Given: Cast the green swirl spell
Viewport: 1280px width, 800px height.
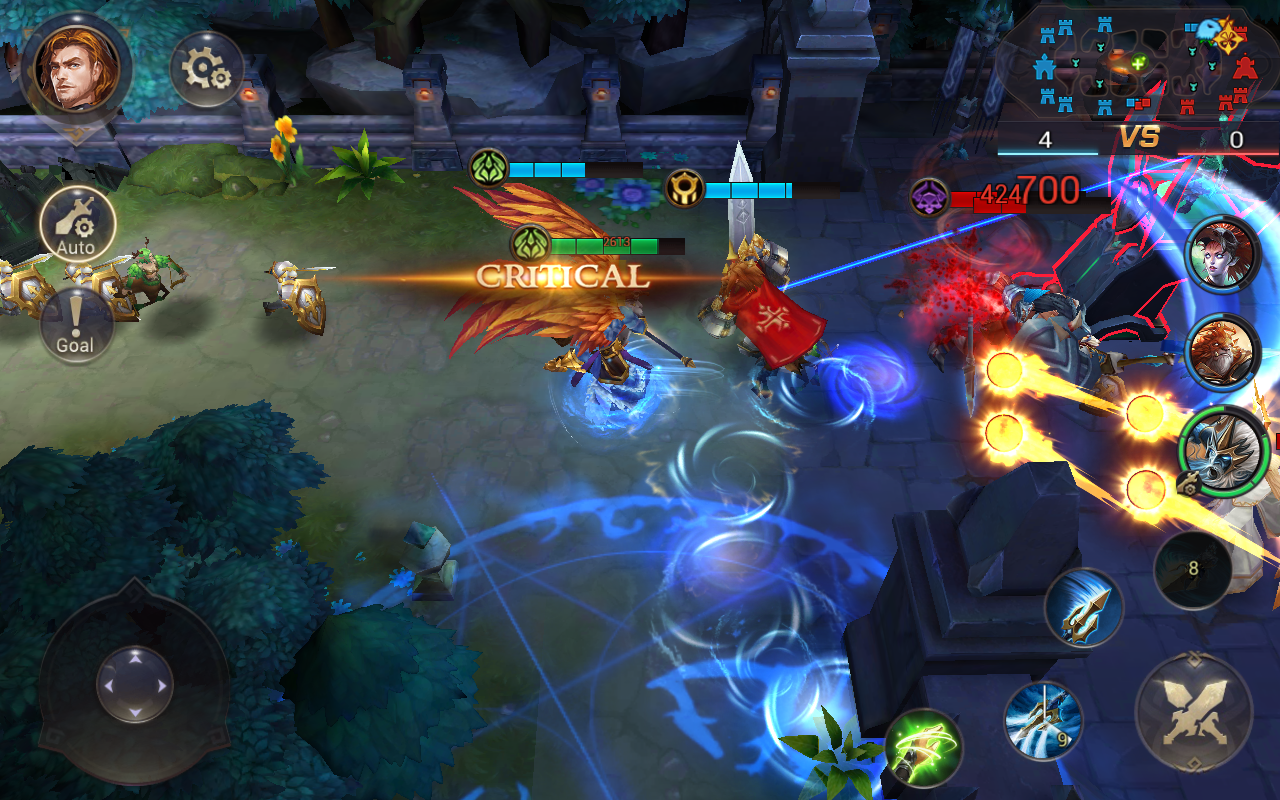Looking at the screenshot, I should click(x=923, y=749).
